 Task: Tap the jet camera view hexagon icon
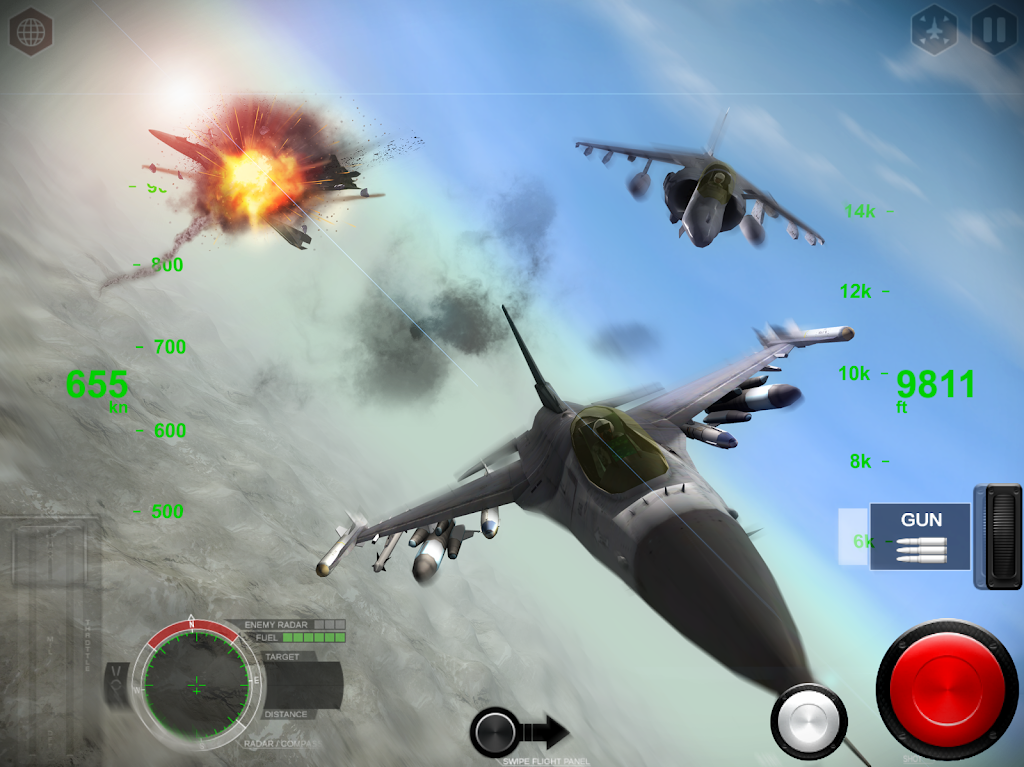pos(934,31)
